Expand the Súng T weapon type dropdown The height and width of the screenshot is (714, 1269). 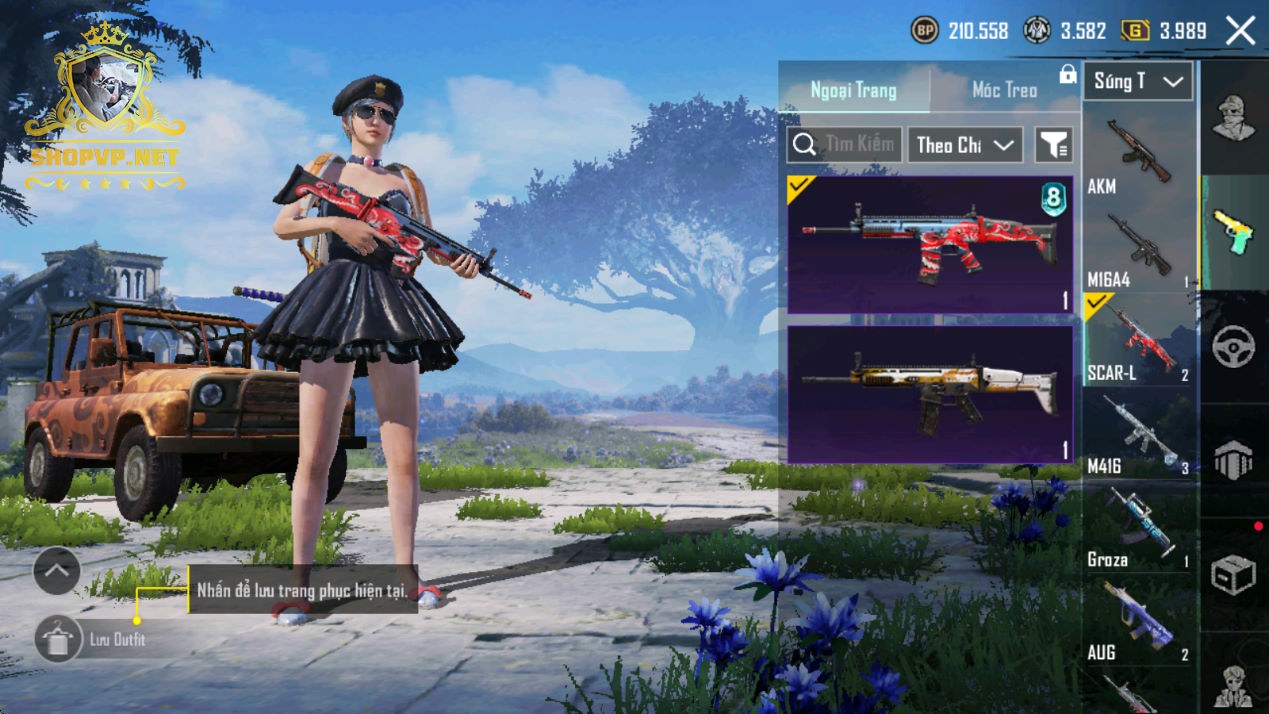click(1138, 82)
